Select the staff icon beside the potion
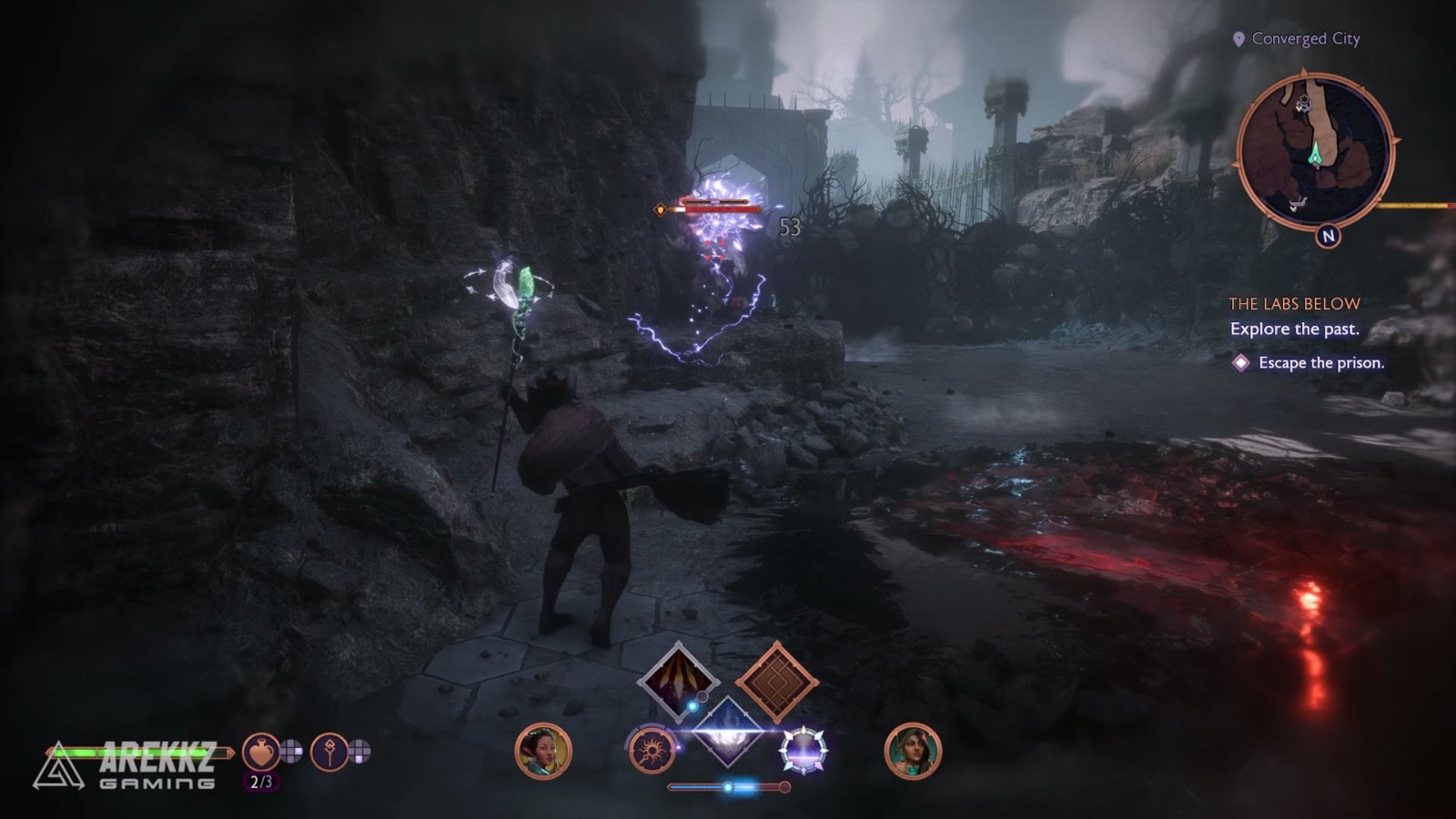The width and height of the screenshot is (1456, 819). point(329,752)
